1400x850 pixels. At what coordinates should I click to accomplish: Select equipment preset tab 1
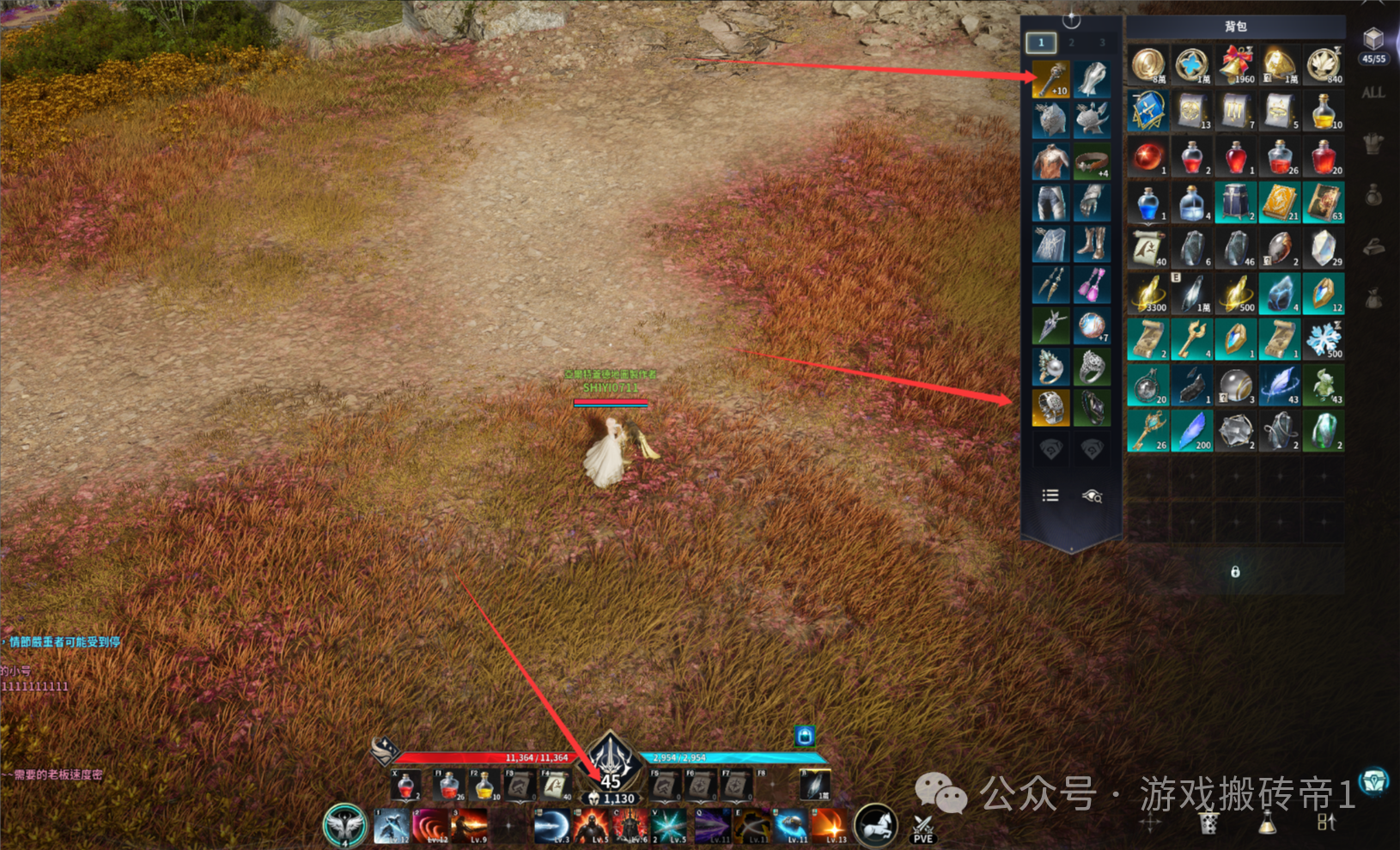click(1041, 42)
